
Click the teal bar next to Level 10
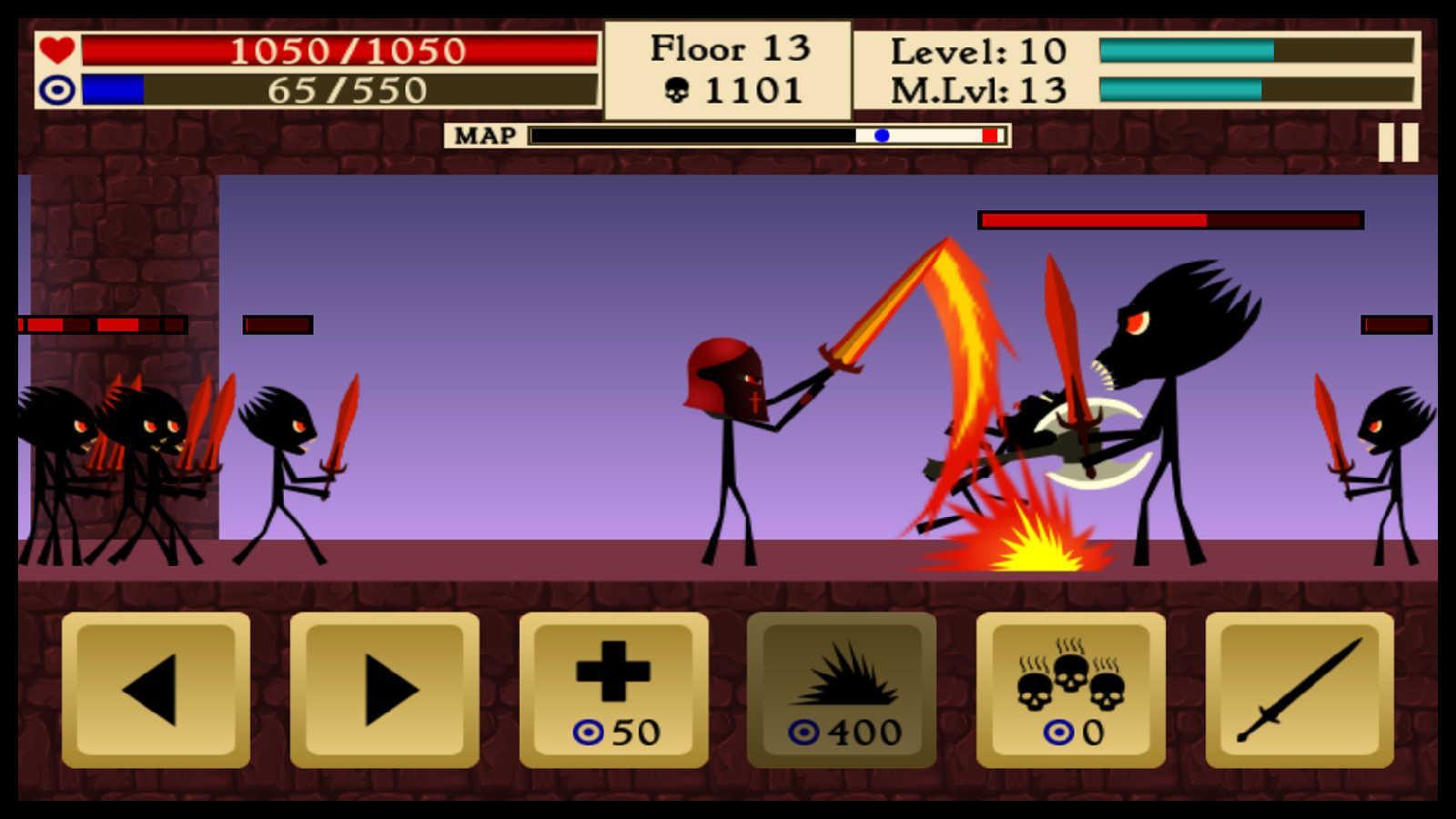(1183, 52)
